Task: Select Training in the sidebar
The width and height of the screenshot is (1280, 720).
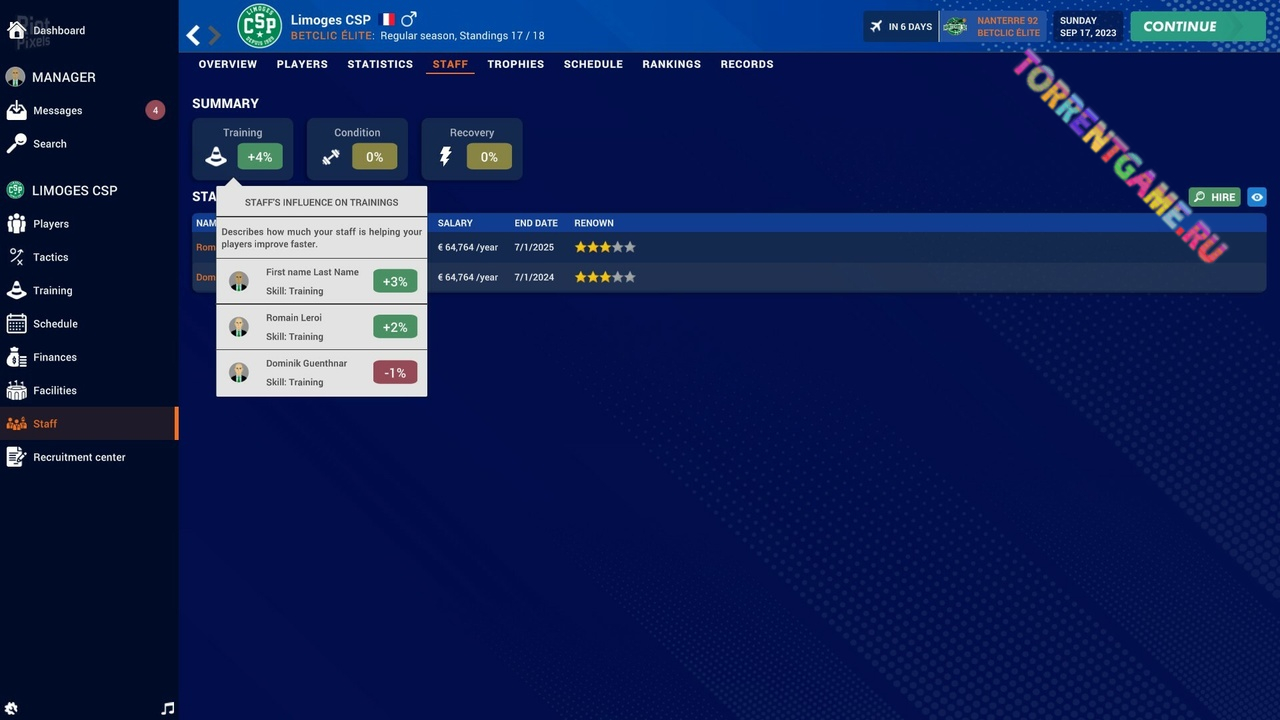Action: click(x=52, y=291)
